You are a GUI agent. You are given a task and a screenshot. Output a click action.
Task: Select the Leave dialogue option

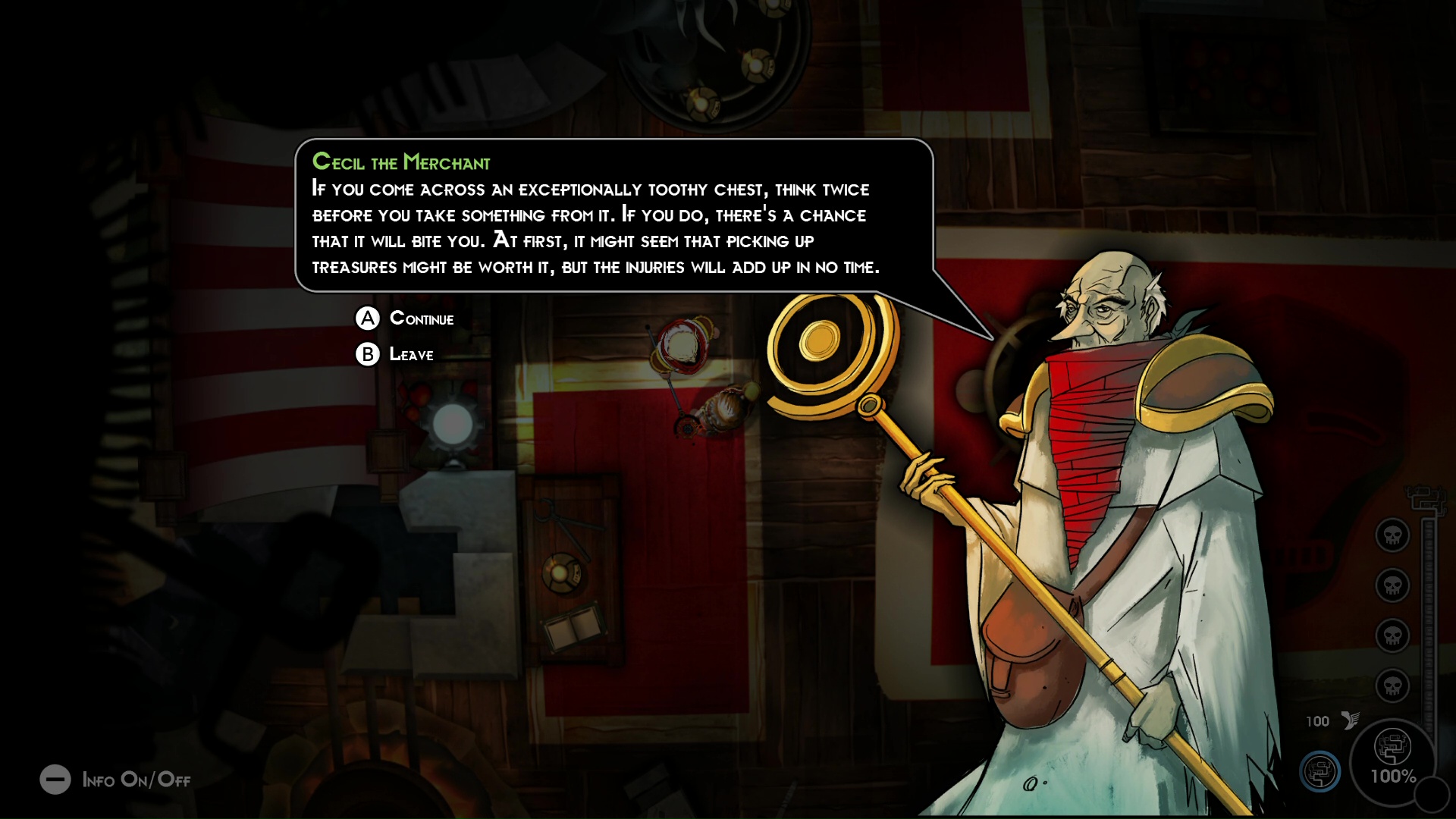(410, 354)
